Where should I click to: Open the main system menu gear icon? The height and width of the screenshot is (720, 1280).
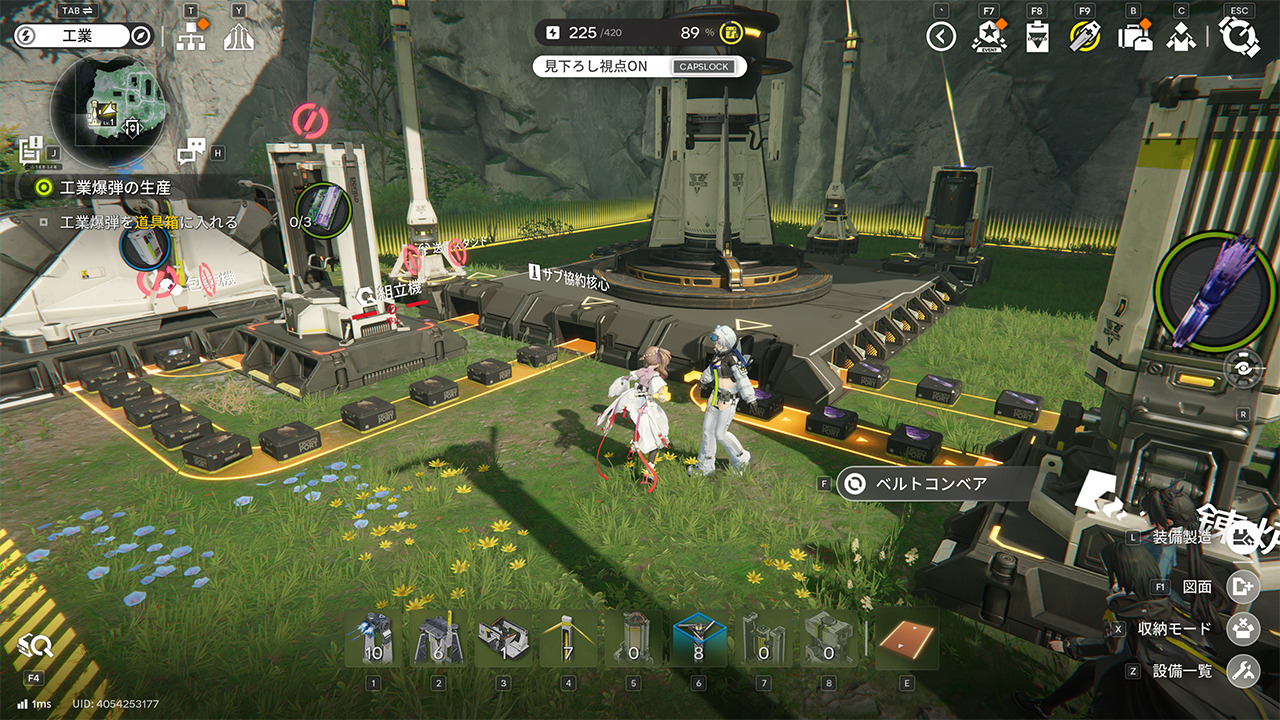(x=1240, y=38)
